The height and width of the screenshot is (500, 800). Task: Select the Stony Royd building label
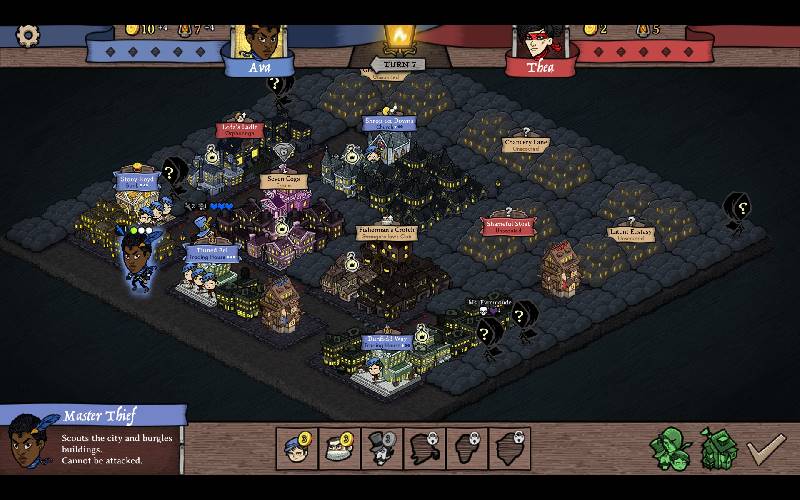pos(136,181)
